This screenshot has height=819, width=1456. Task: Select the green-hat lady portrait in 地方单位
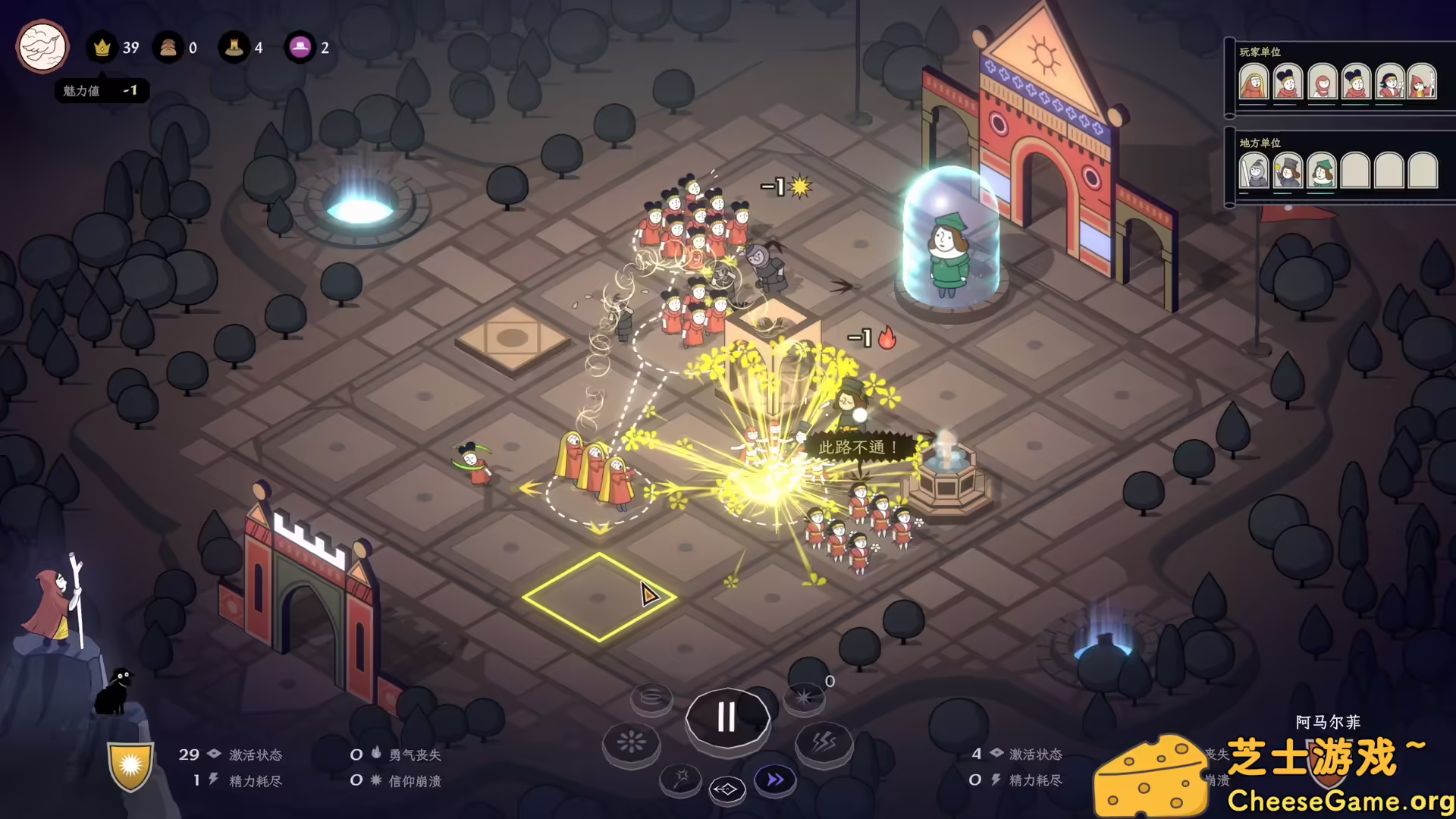[1322, 172]
